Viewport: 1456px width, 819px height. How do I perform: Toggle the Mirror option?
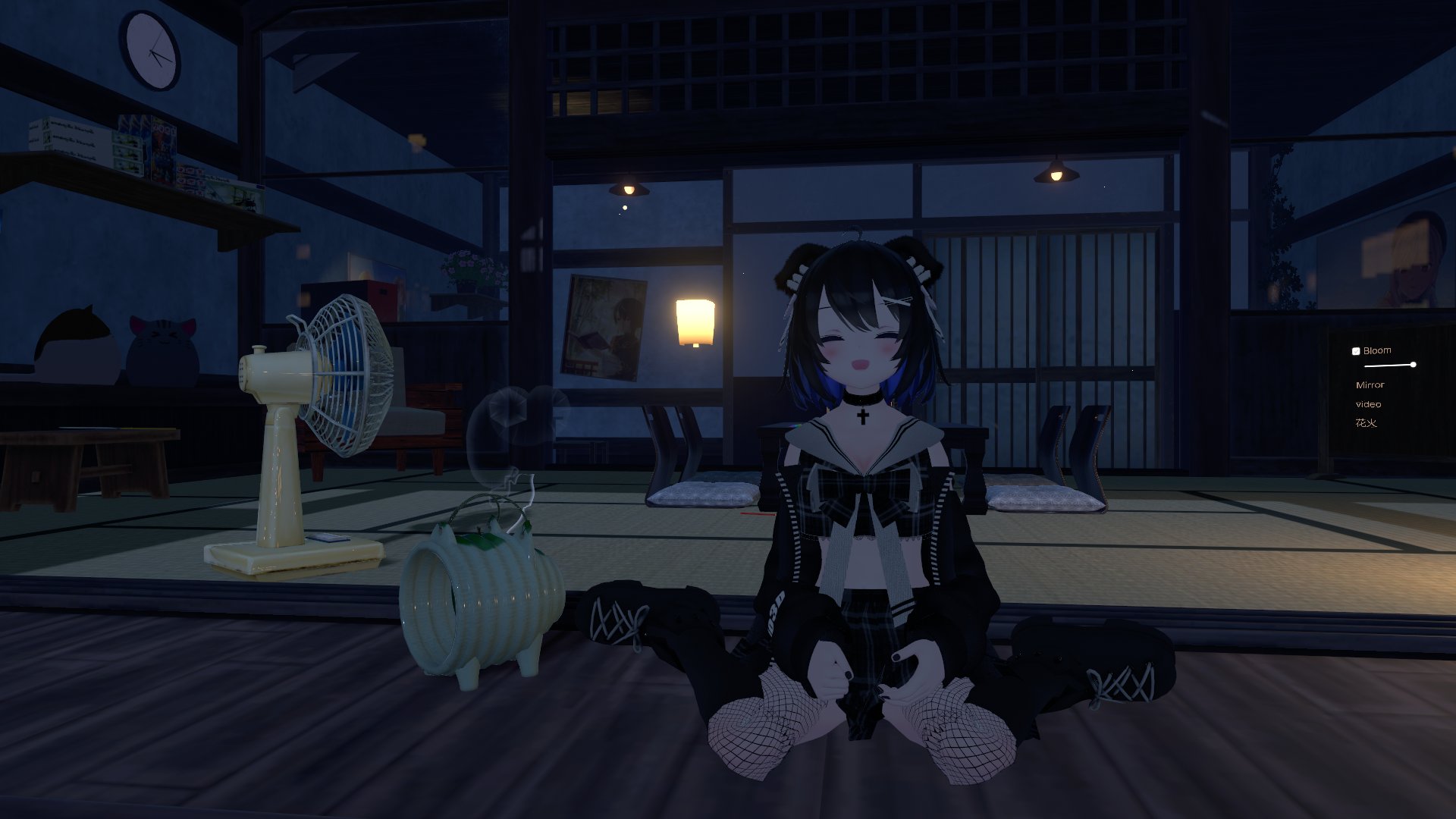point(1370,385)
